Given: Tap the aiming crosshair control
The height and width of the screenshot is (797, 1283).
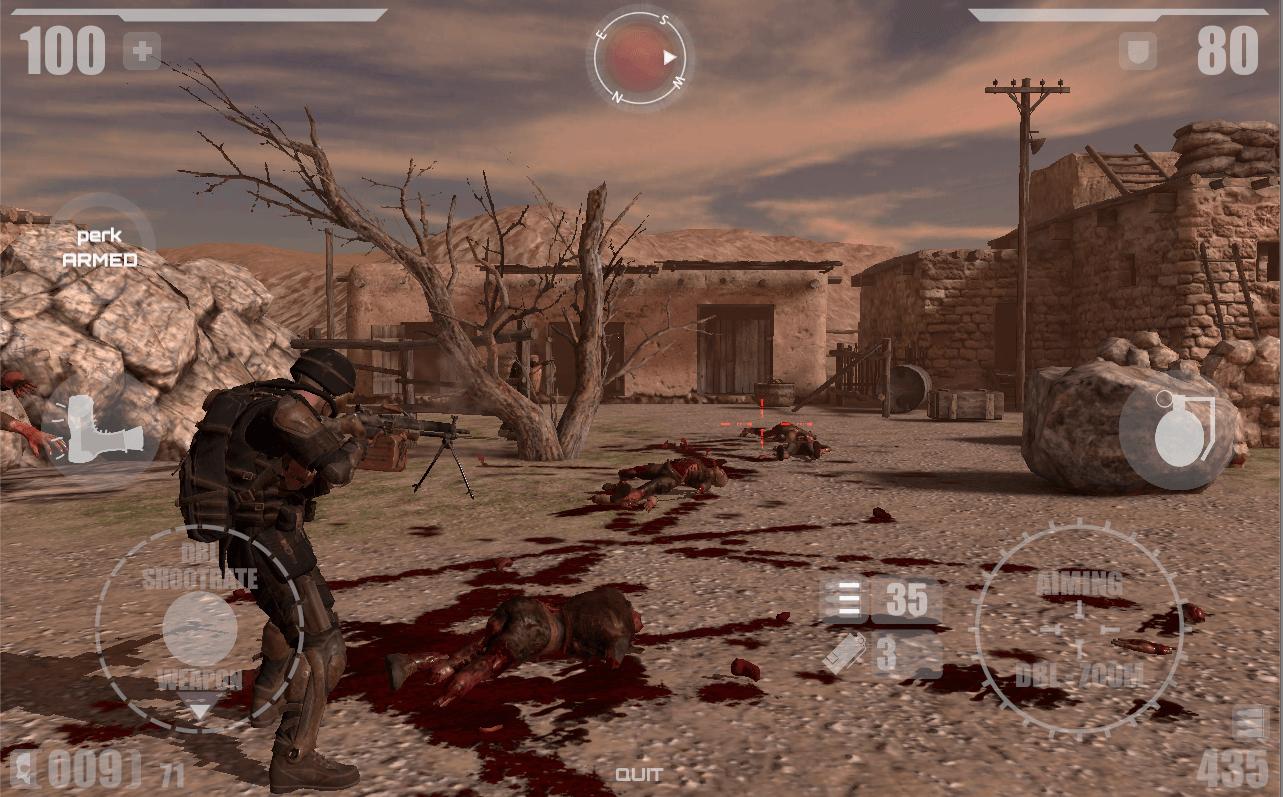Looking at the screenshot, I should [x=1078, y=628].
